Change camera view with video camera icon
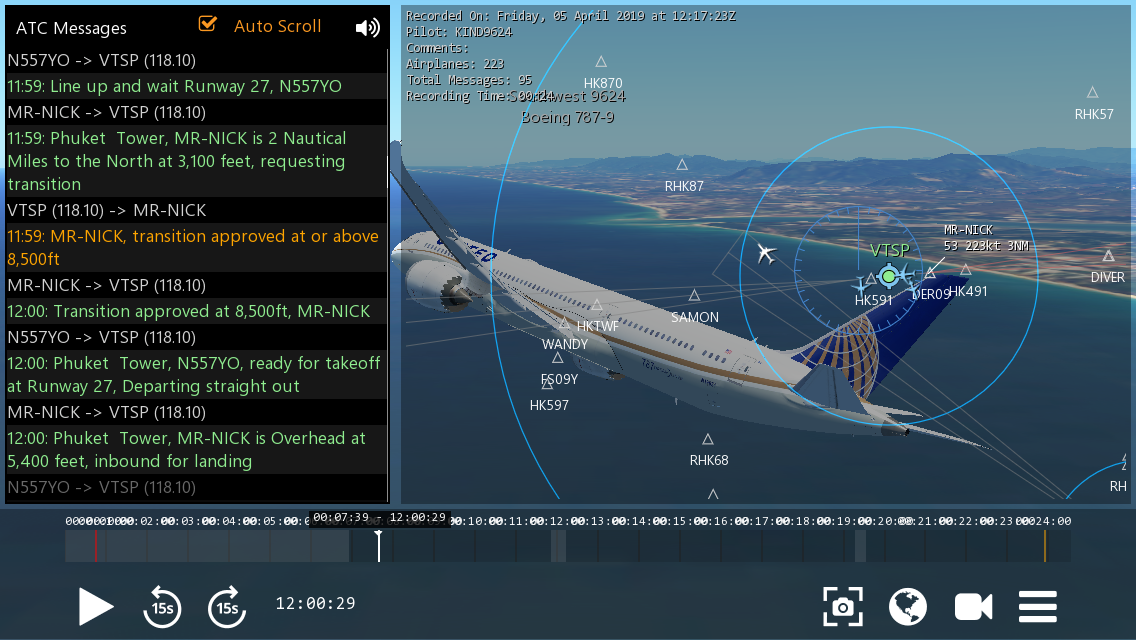The image size is (1136, 640). coord(973,606)
